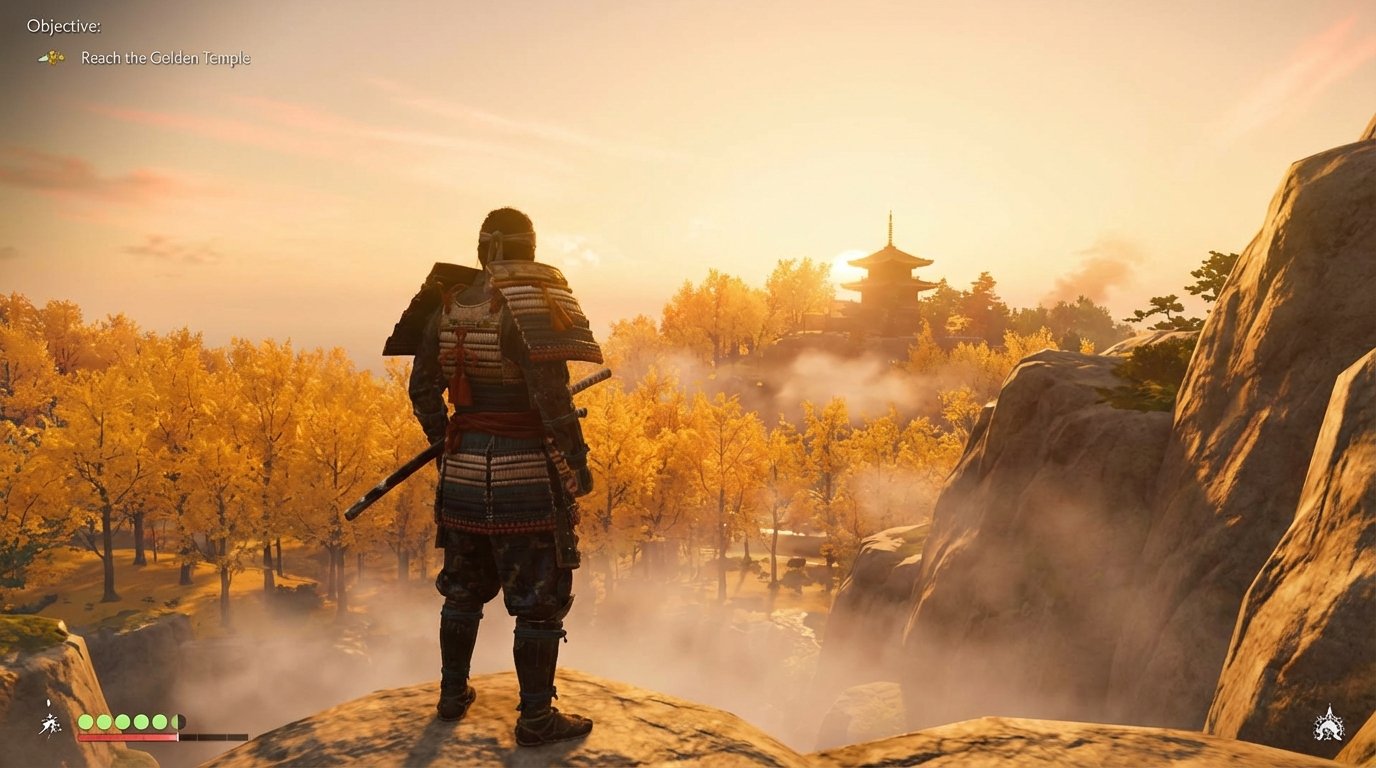Viewport: 1376px width, 768px height.
Task: Select the second resolve orb
Action: [x=104, y=721]
